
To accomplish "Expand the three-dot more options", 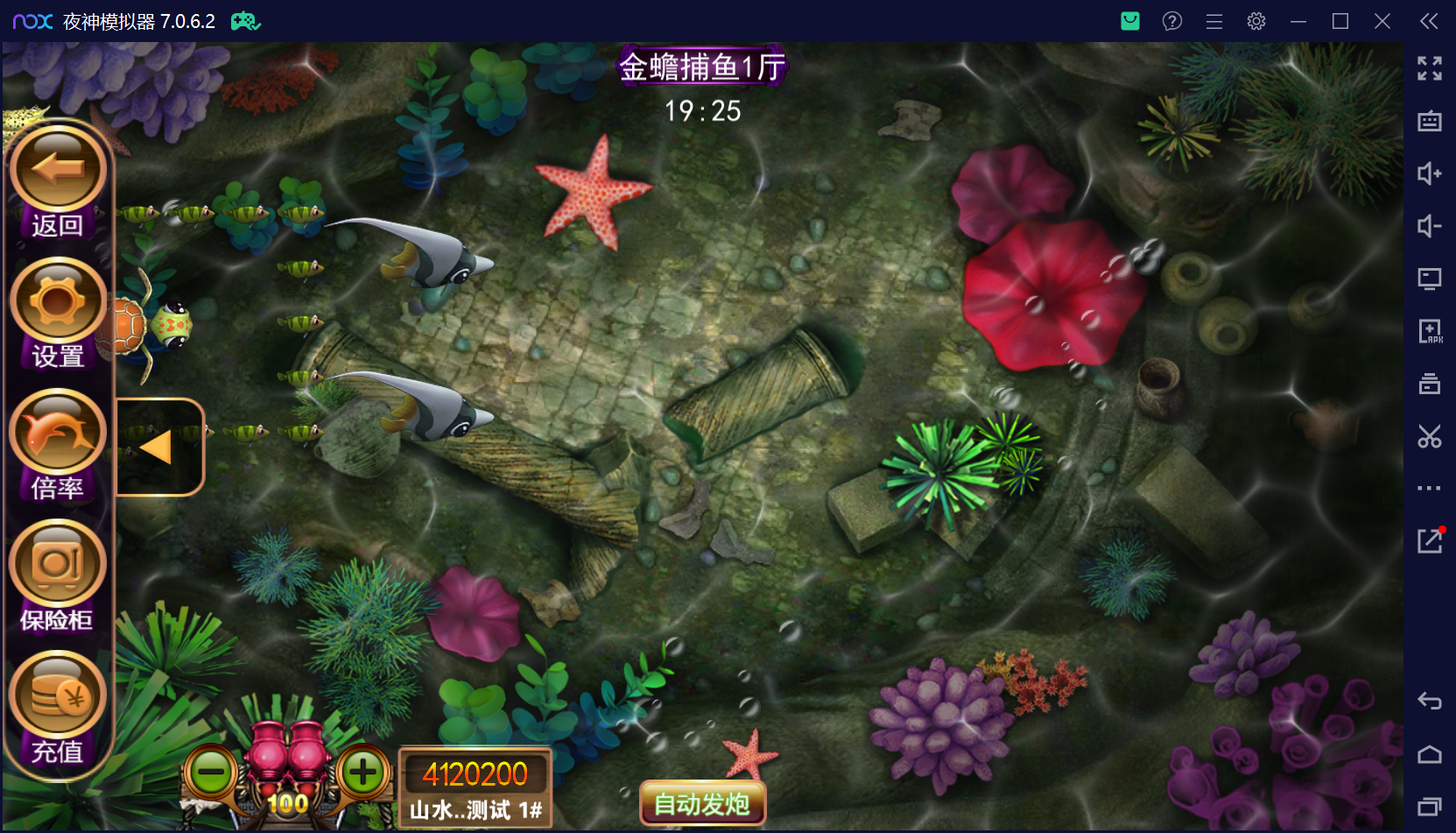I will pos(1430,488).
